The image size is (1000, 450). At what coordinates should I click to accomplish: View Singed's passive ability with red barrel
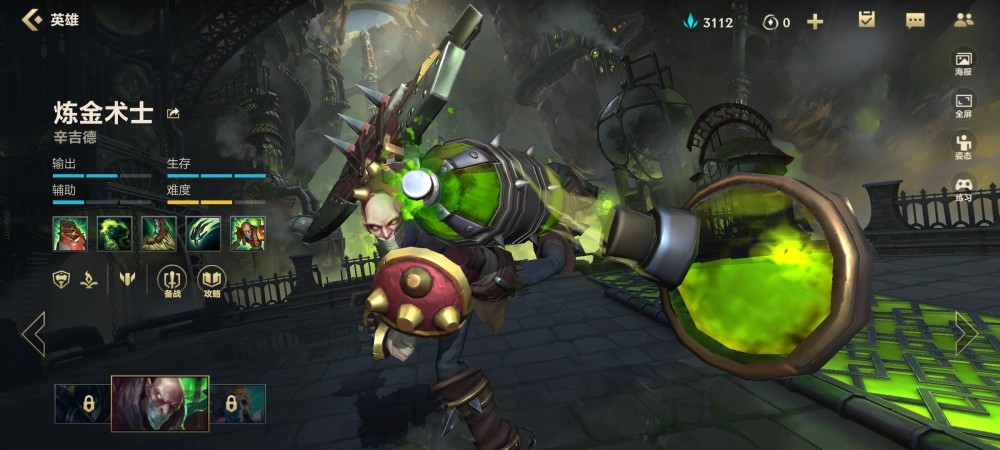(70, 233)
